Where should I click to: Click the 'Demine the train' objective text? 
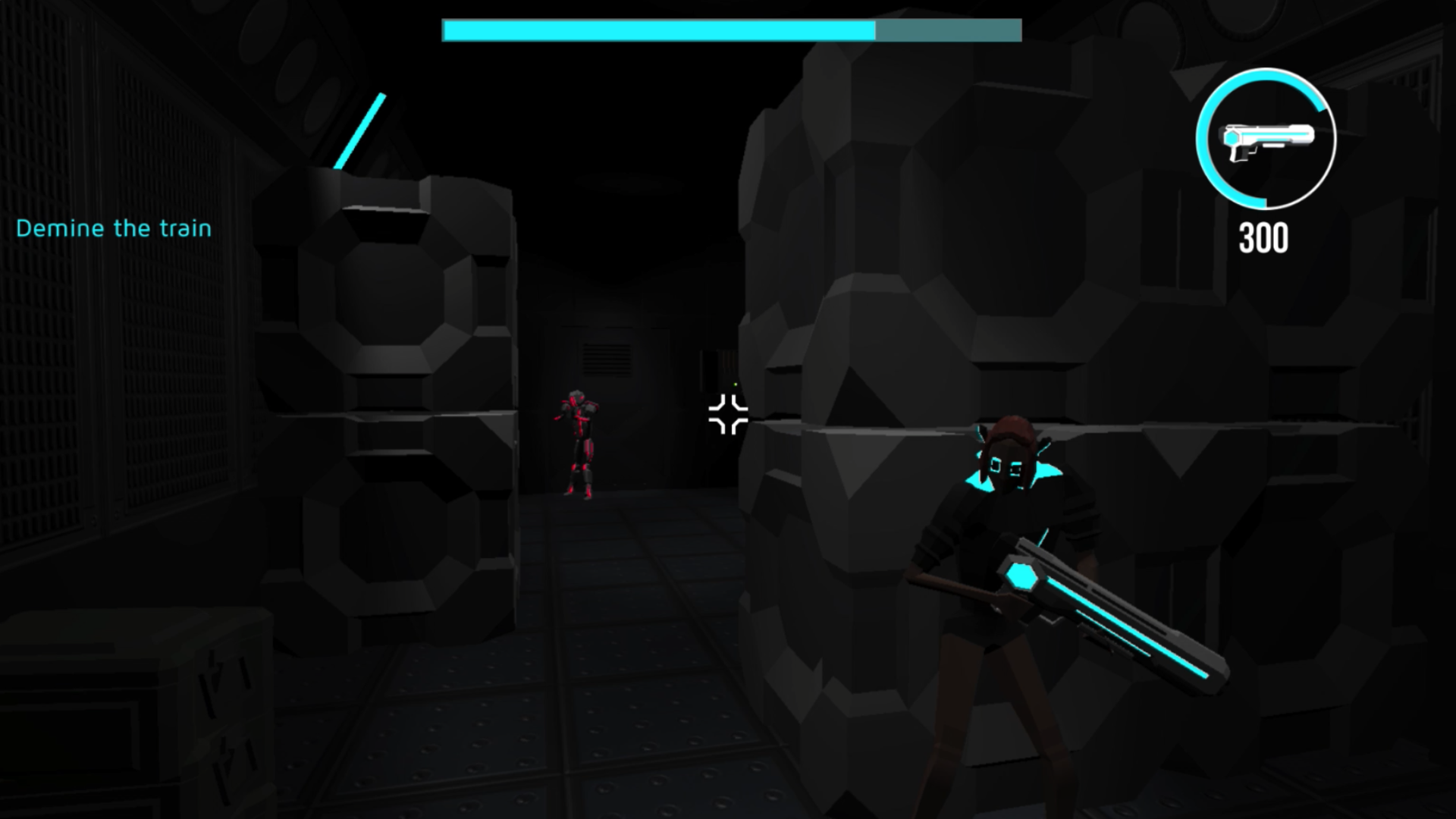[x=115, y=229]
